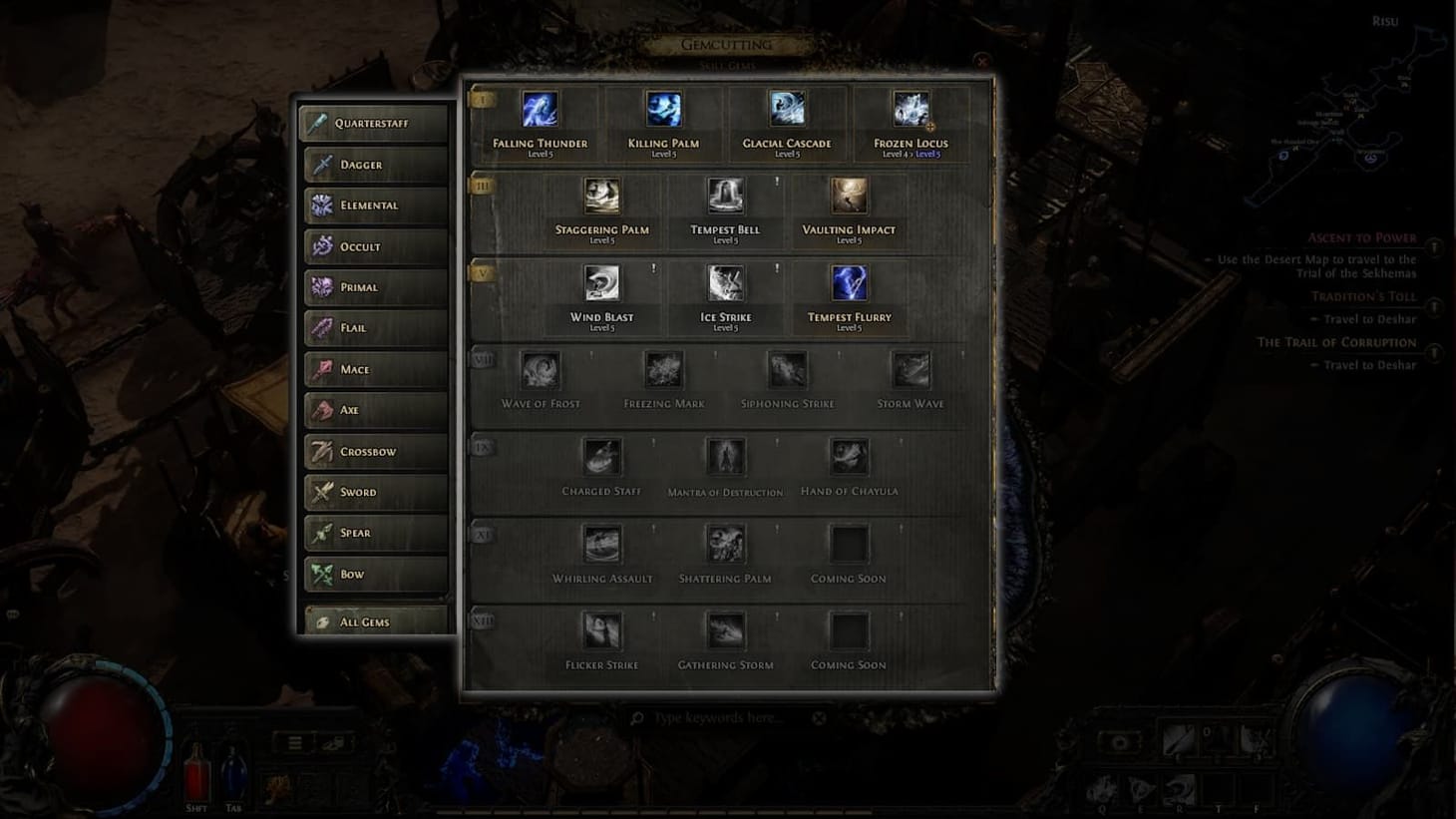Select the Ice Strike gem icon
This screenshot has width=1456, height=819.
point(725,283)
